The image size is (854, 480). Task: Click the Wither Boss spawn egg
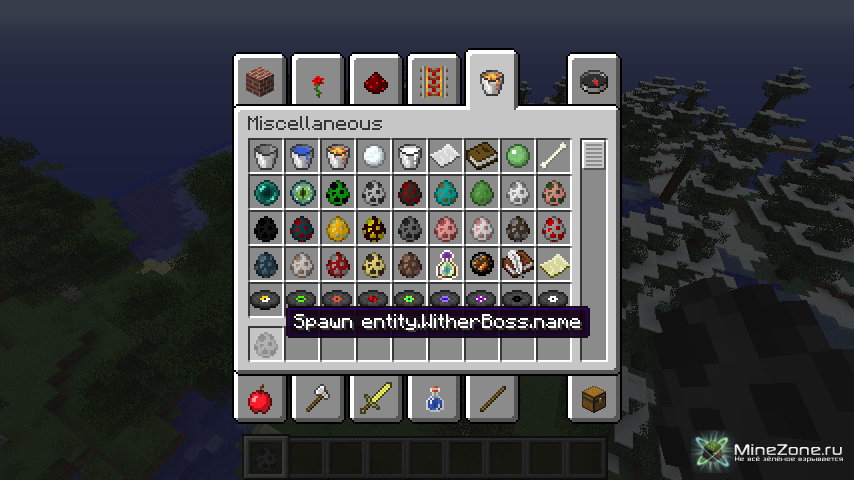[x=265, y=343]
